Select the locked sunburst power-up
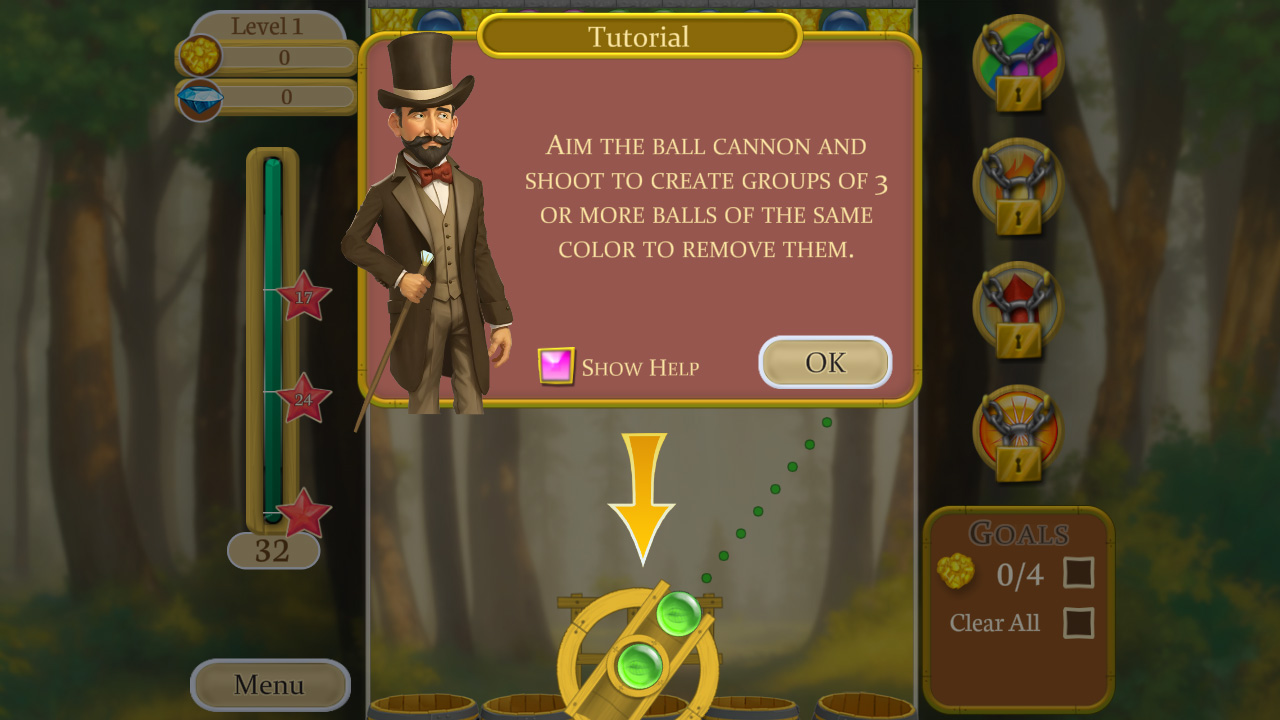Screen dimensions: 1280x720 pos(1016,432)
